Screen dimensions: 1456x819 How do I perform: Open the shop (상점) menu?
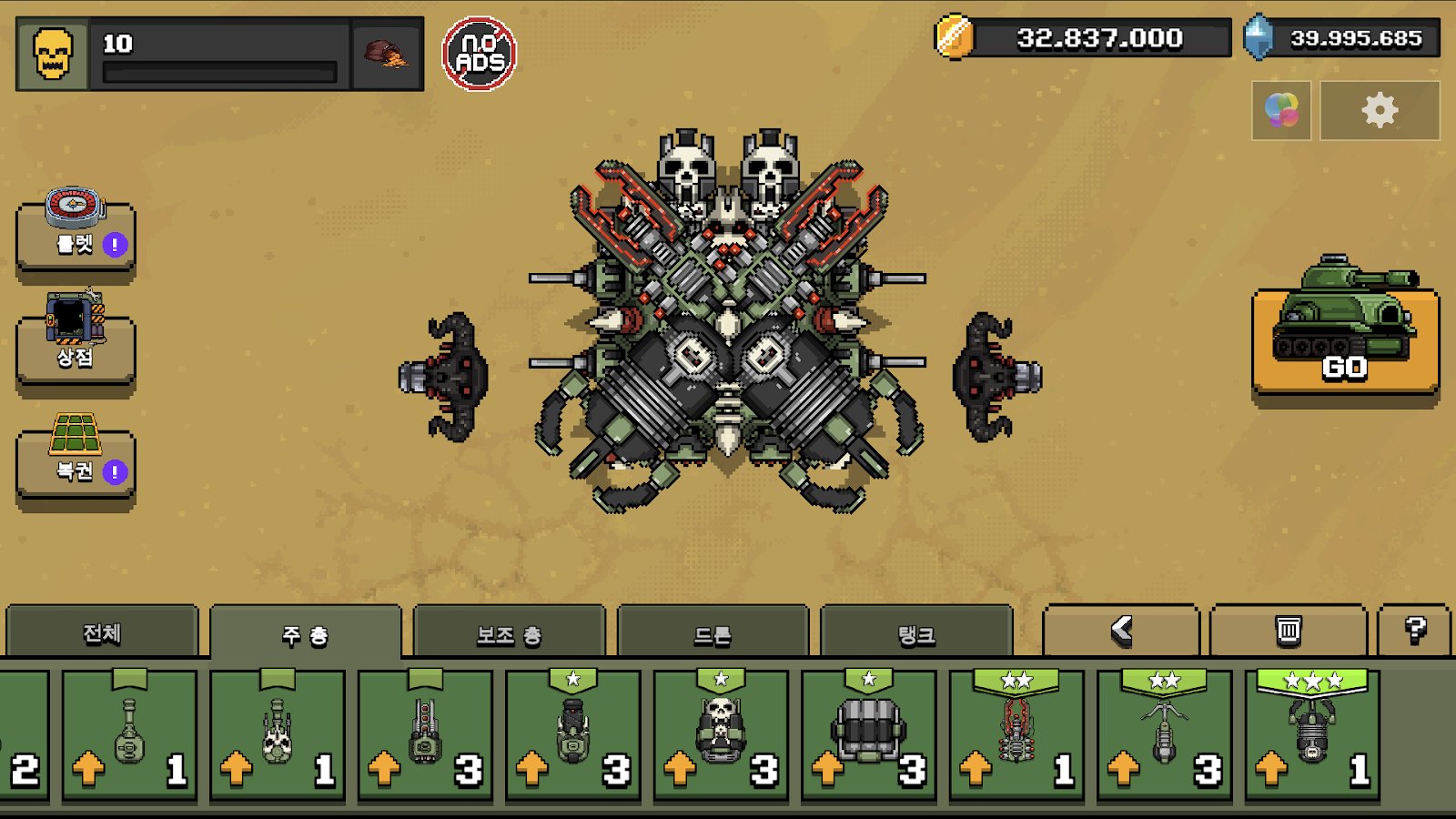click(76, 346)
